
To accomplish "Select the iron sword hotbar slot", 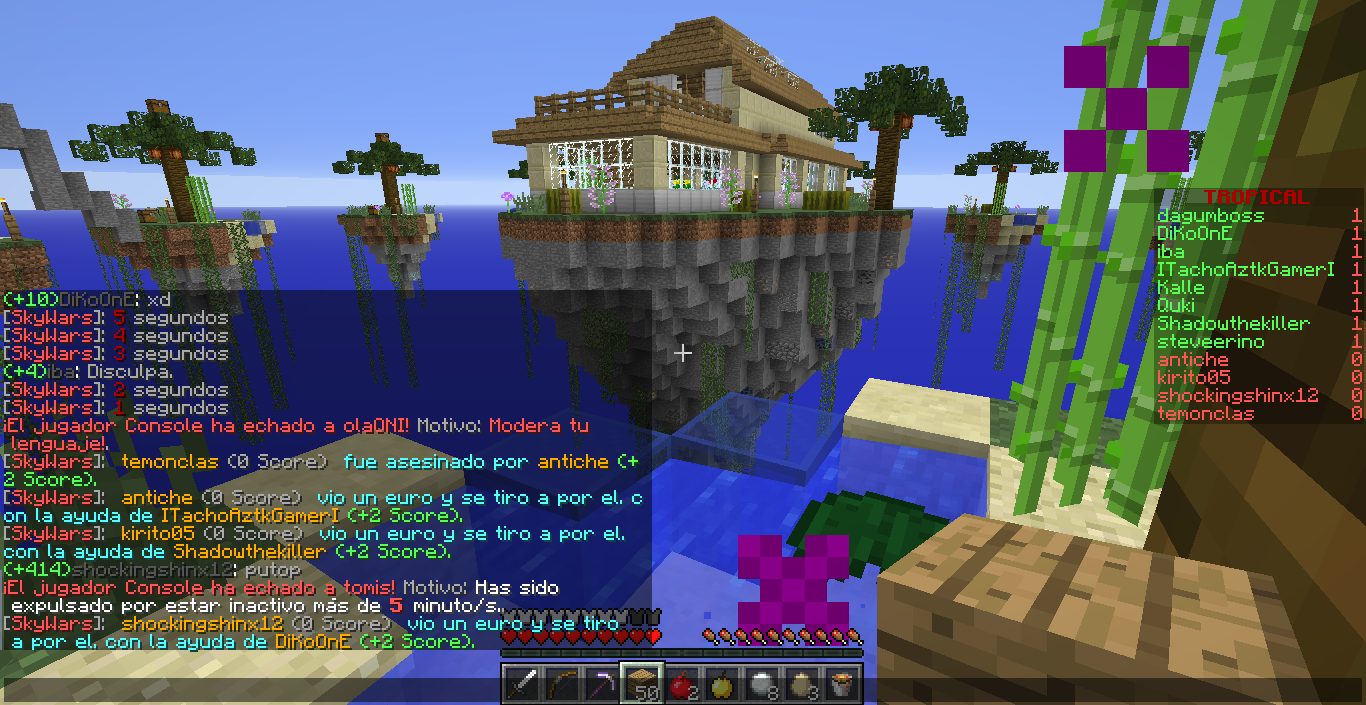I will click(x=522, y=685).
